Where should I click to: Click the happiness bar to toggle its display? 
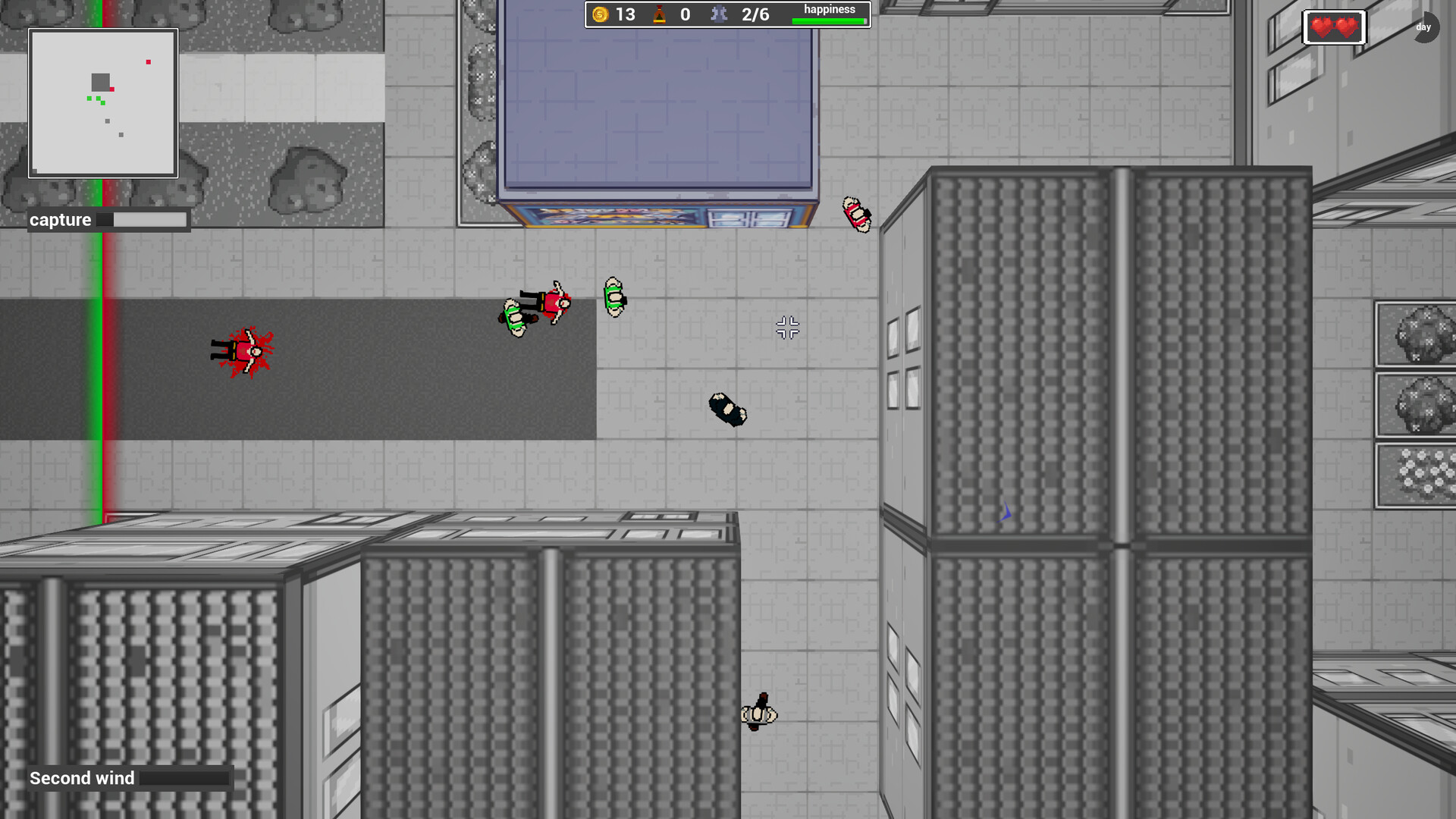(x=829, y=19)
